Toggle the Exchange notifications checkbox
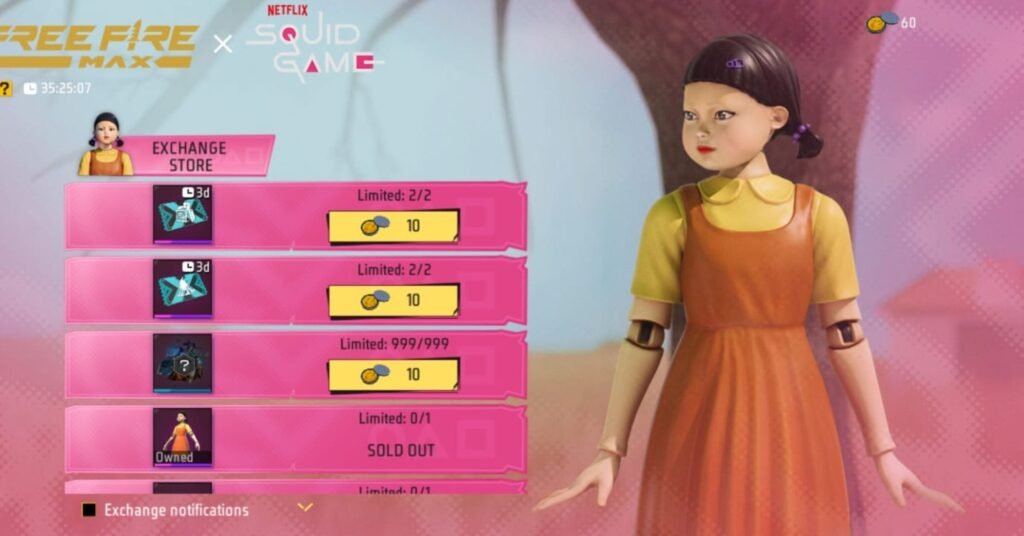 coord(89,510)
